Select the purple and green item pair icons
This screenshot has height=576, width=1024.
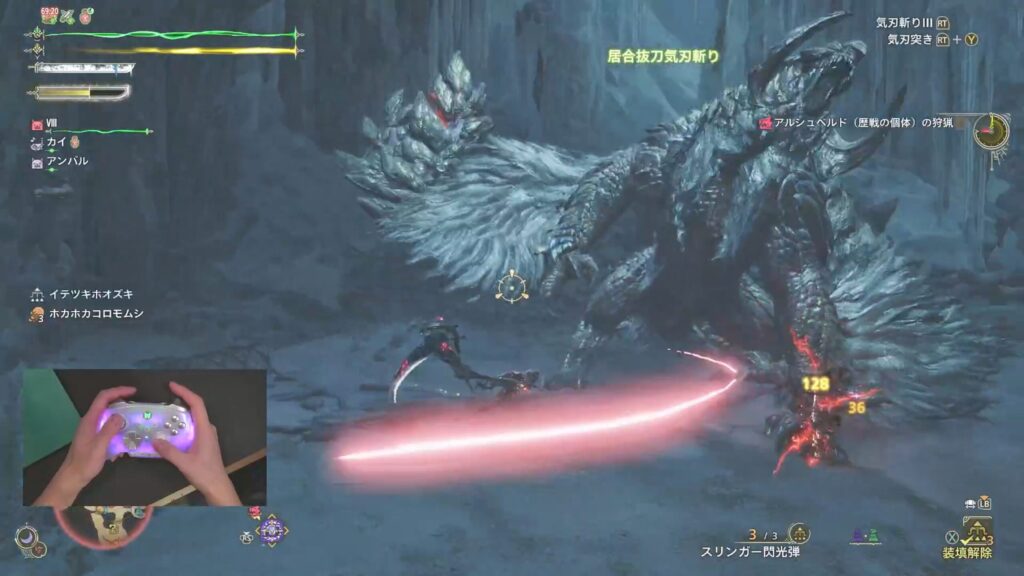865,536
